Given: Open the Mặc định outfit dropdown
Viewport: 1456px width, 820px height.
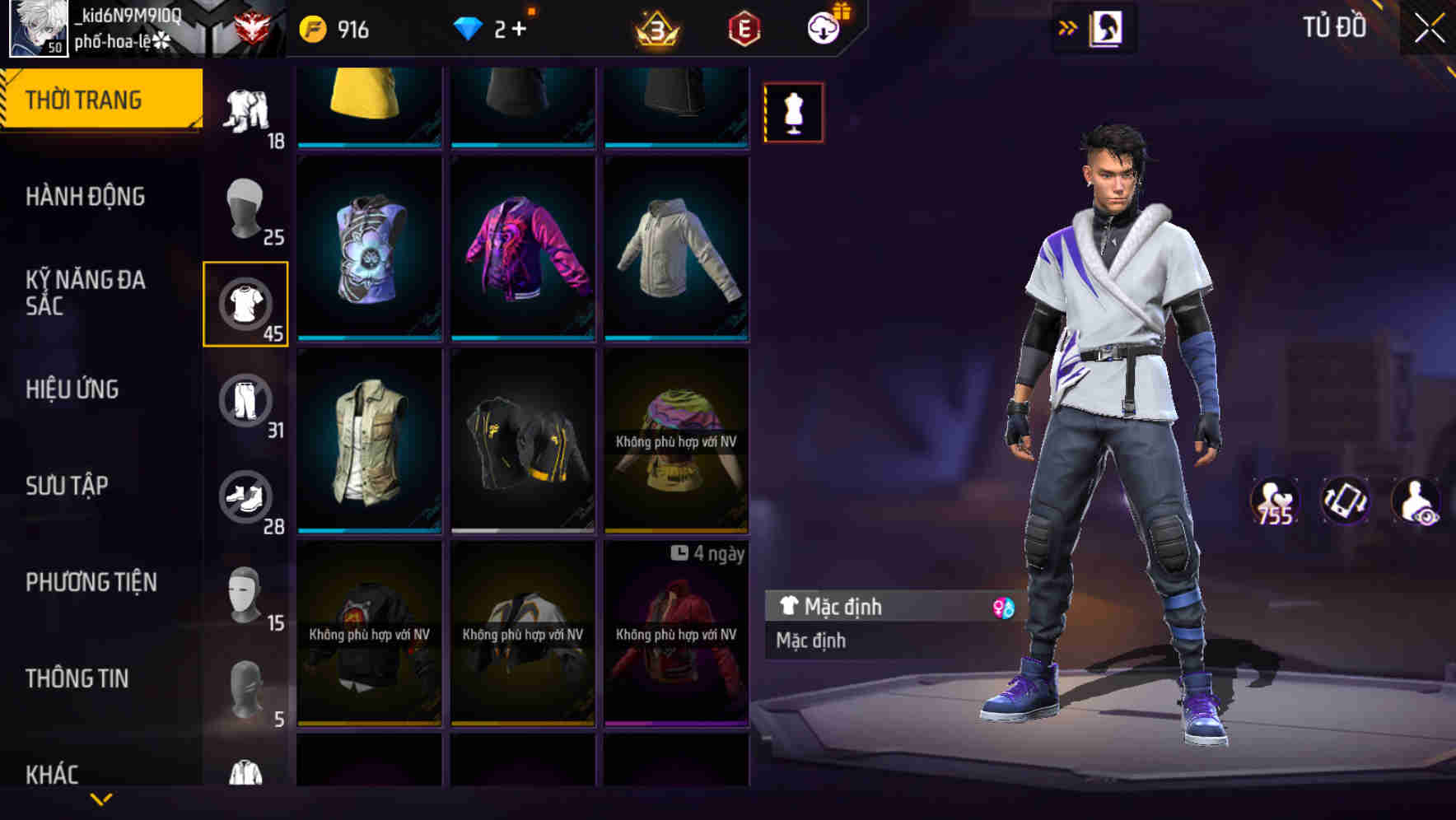Looking at the screenshot, I should point(873,607).
